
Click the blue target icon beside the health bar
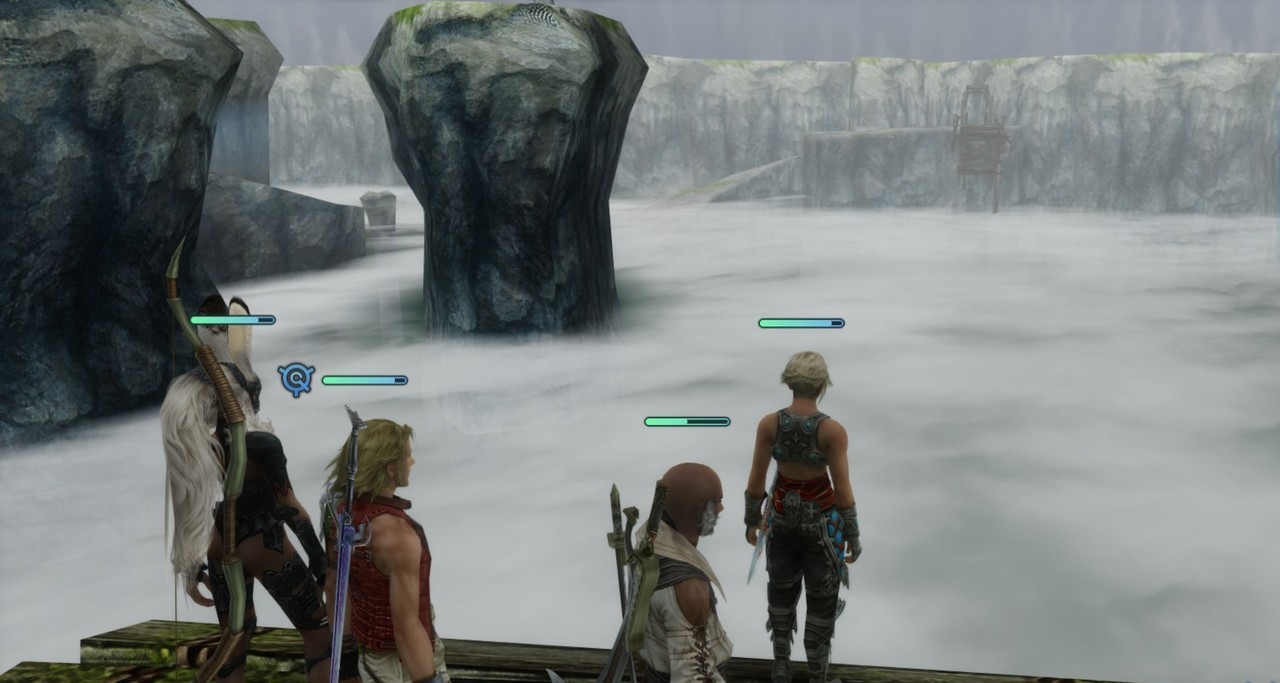pos(296,379)
